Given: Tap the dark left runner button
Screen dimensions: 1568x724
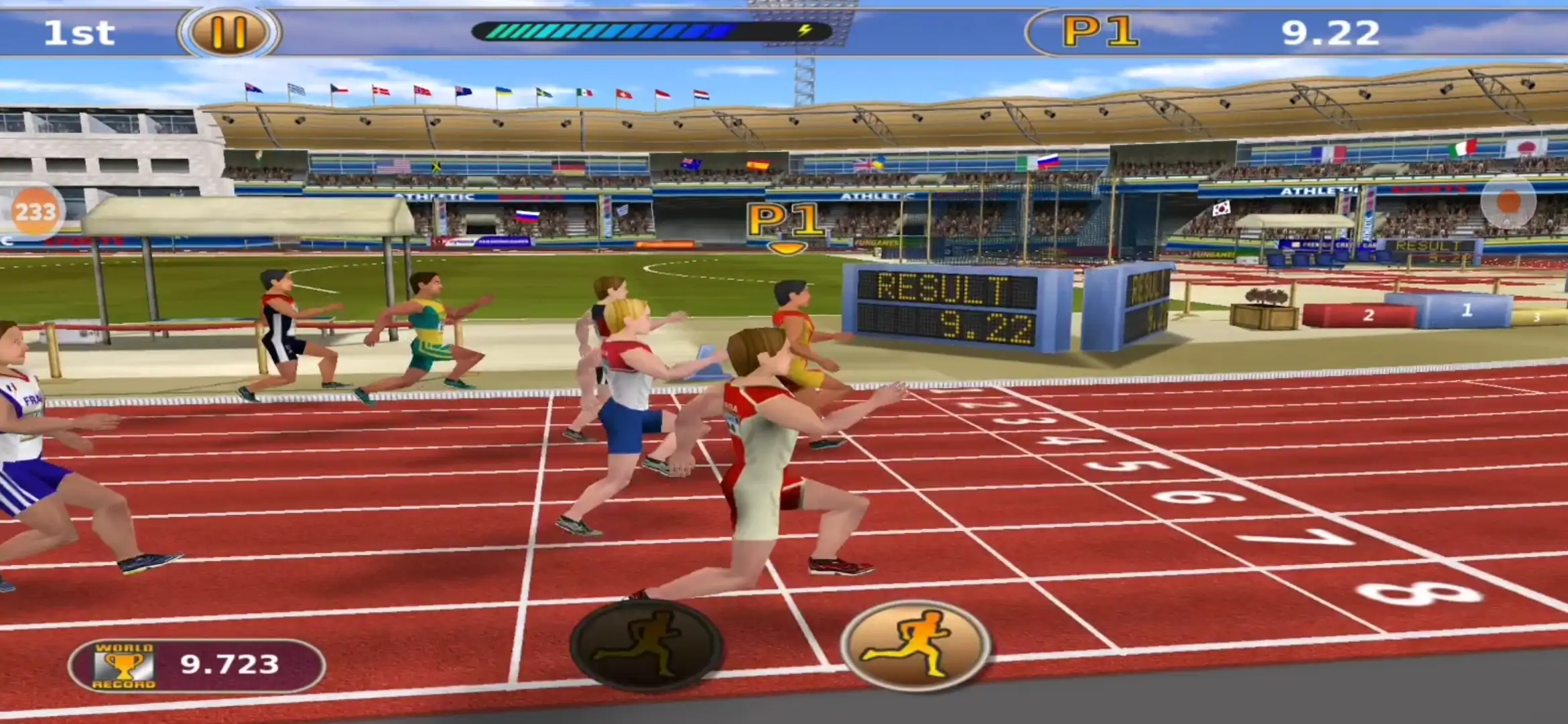Looking at the screenshot, I should click(645, 645).
